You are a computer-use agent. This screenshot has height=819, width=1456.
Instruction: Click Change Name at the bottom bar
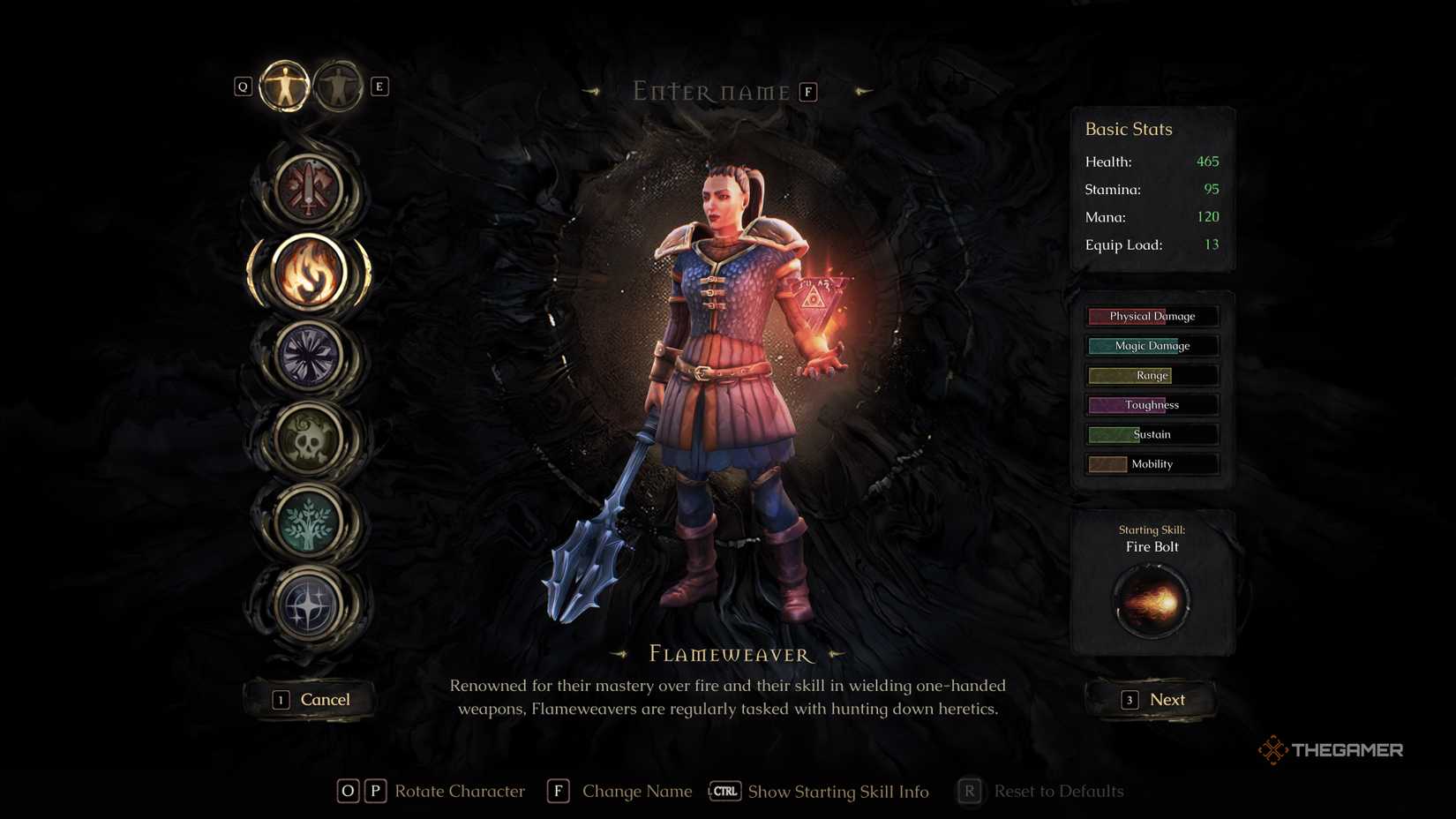click(637, 792)
